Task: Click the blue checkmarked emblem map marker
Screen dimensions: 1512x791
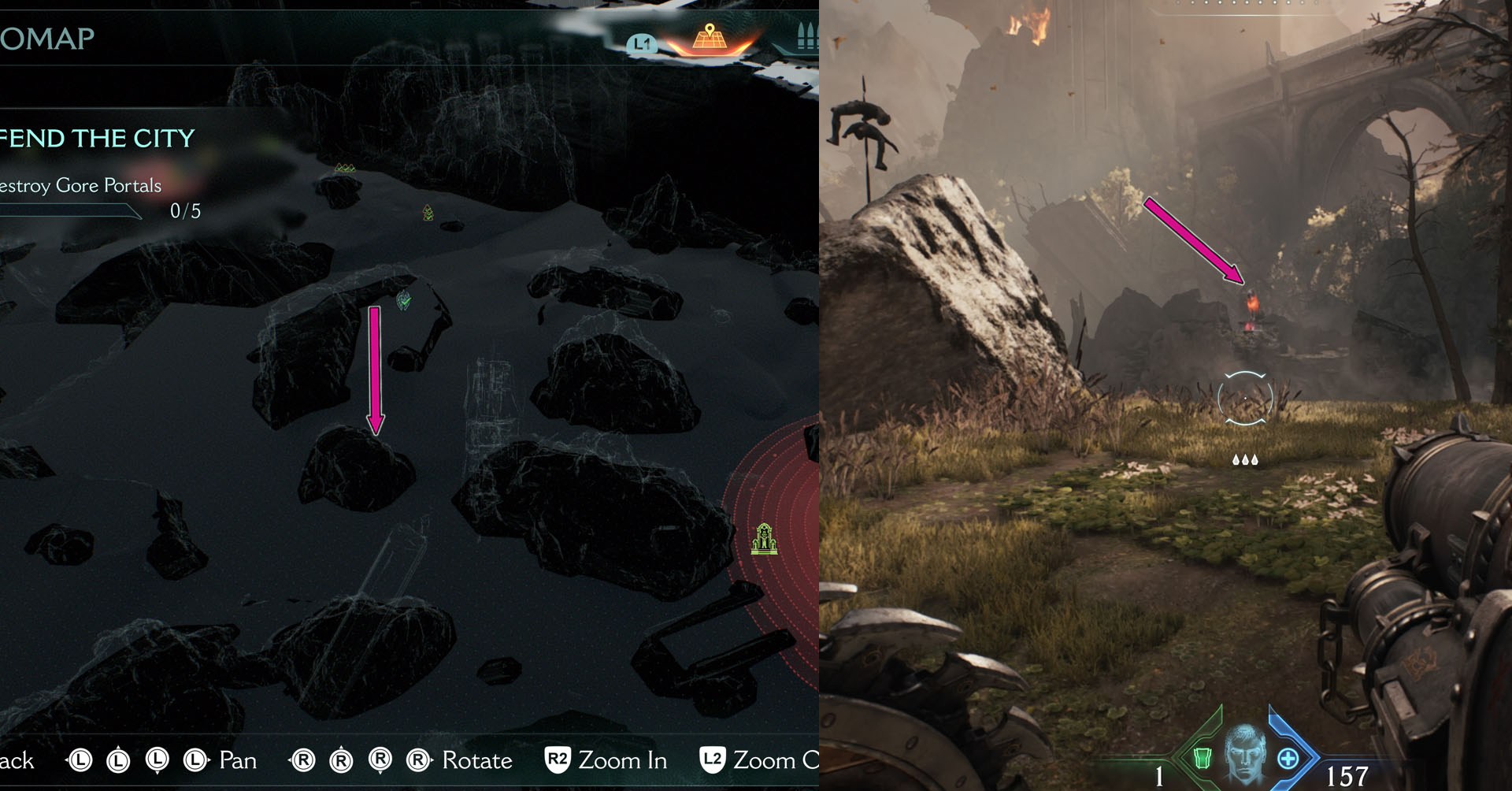Action: coord(404,299)
